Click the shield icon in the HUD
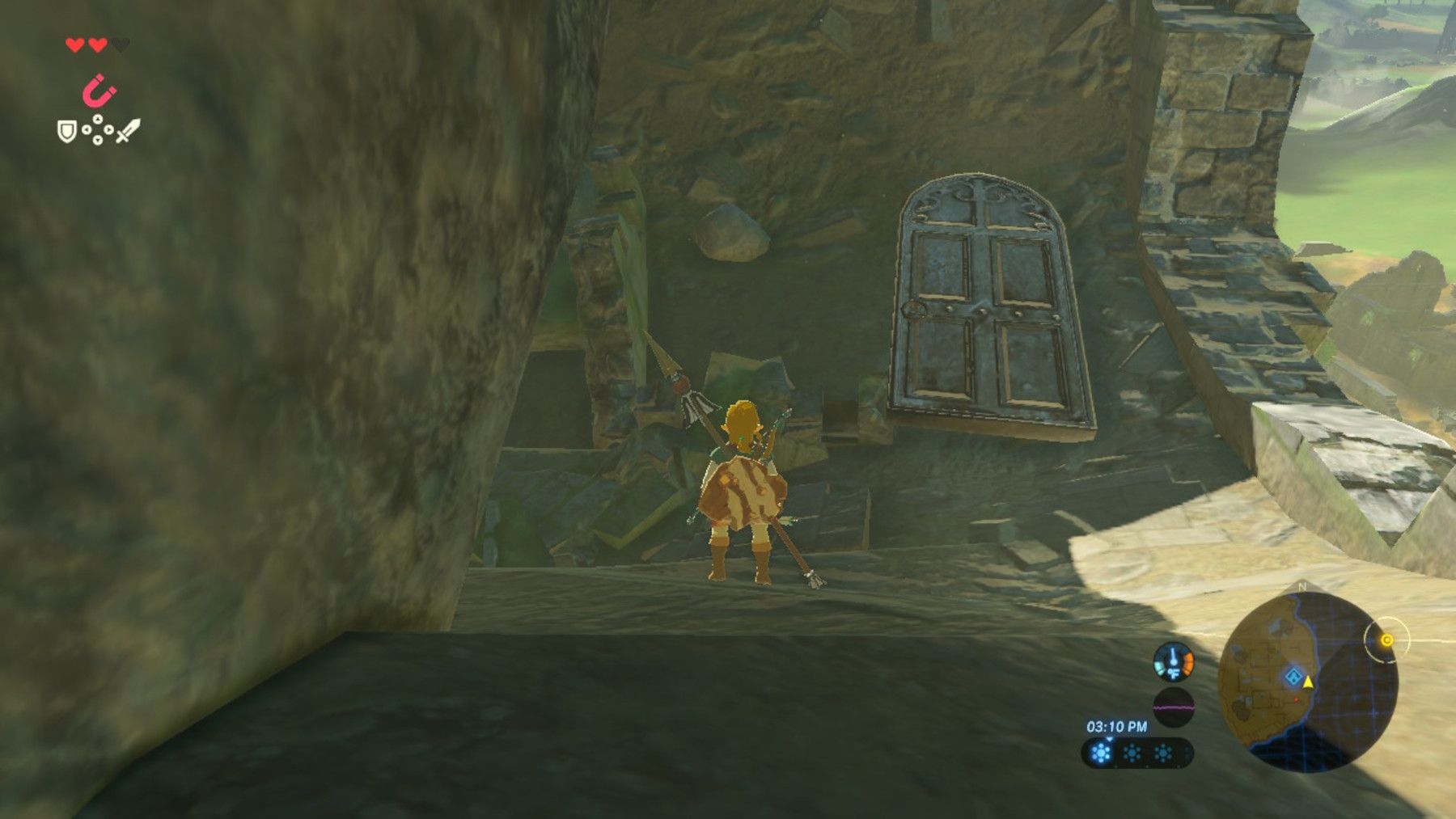 [67, 132]
